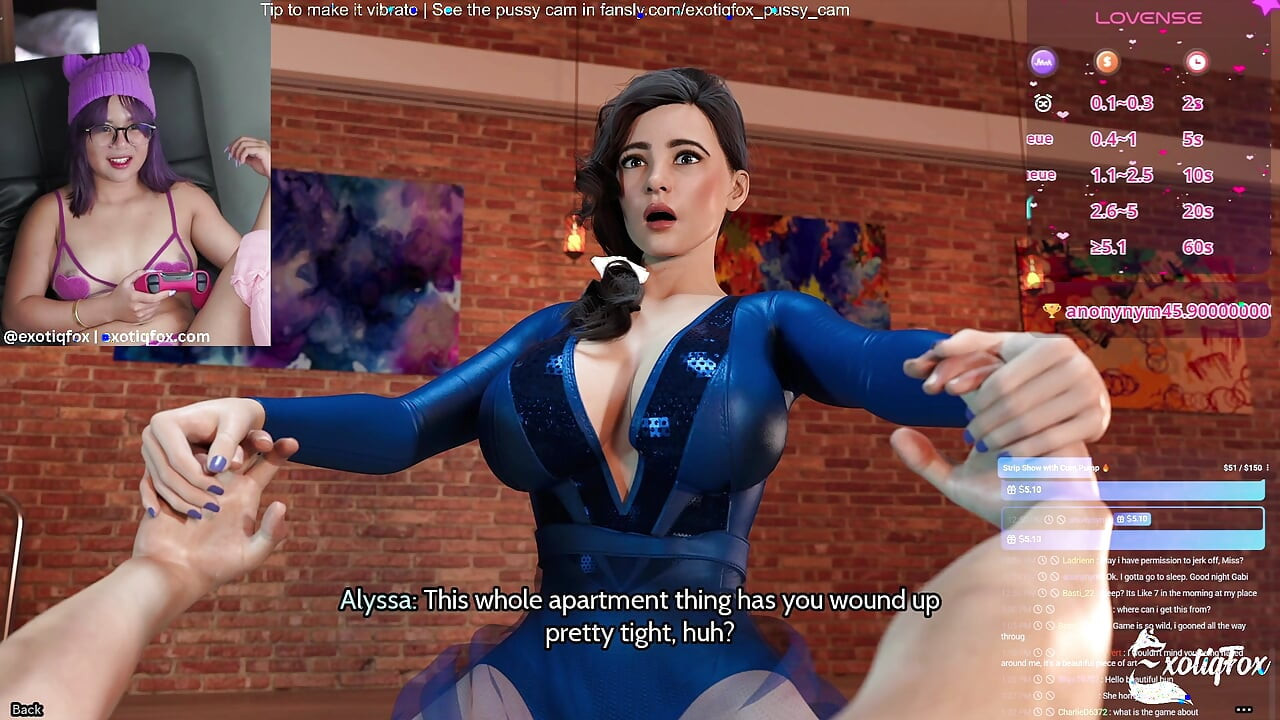Expand the chat with the ••• button

tap(1243, 708)
